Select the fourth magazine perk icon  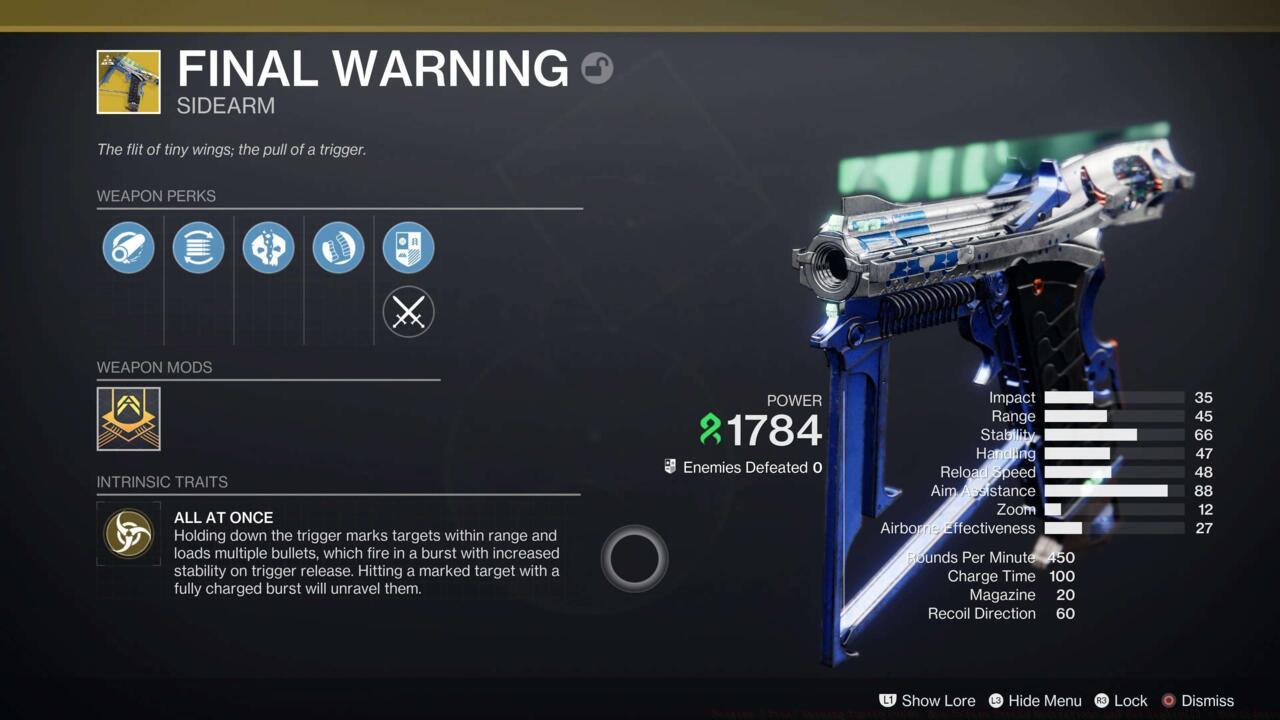pyautogui.click(x=338, y=247)
